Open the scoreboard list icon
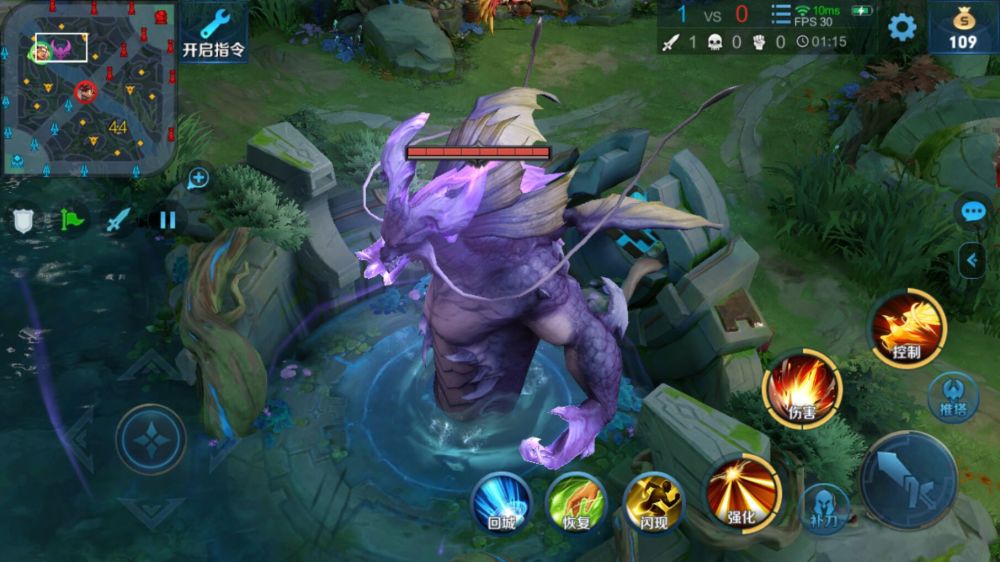The height and width of the screenshot is (562, 1000). (x=781, y=16)
